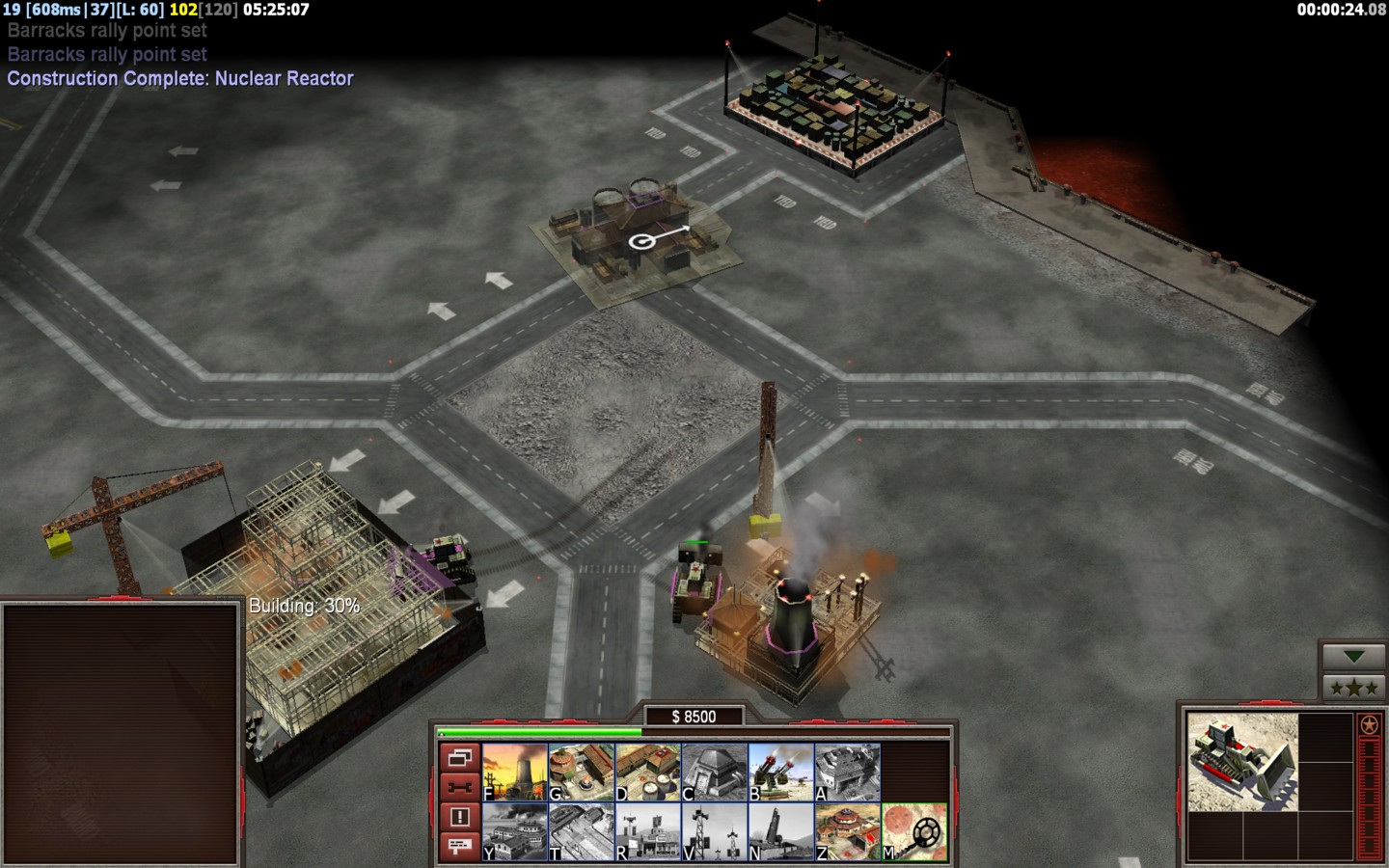Click the green down-arrow button
This screenshot has height=868, width=1389.
(1353, 657)
